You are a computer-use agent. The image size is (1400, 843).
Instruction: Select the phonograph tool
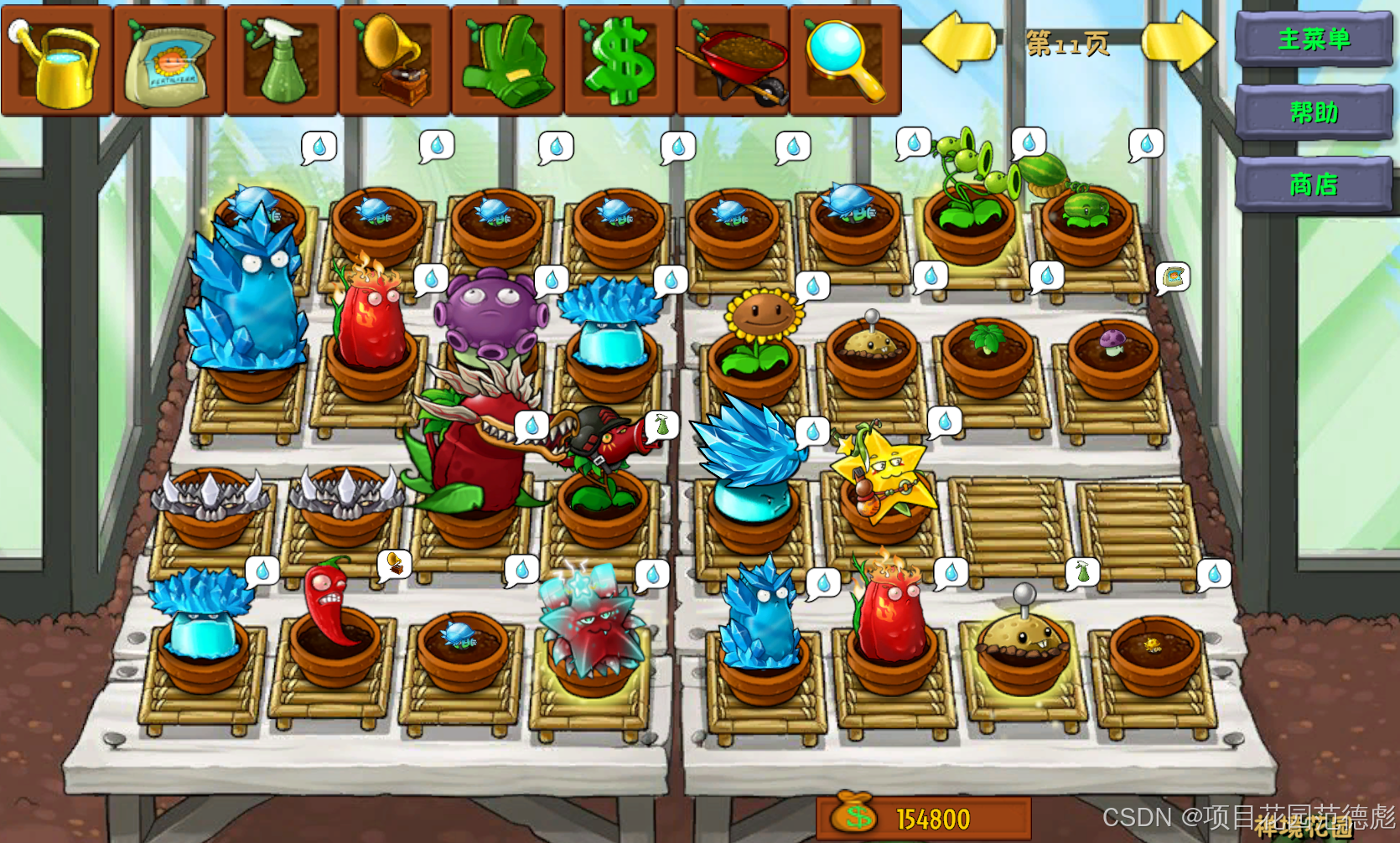(395, 60)
